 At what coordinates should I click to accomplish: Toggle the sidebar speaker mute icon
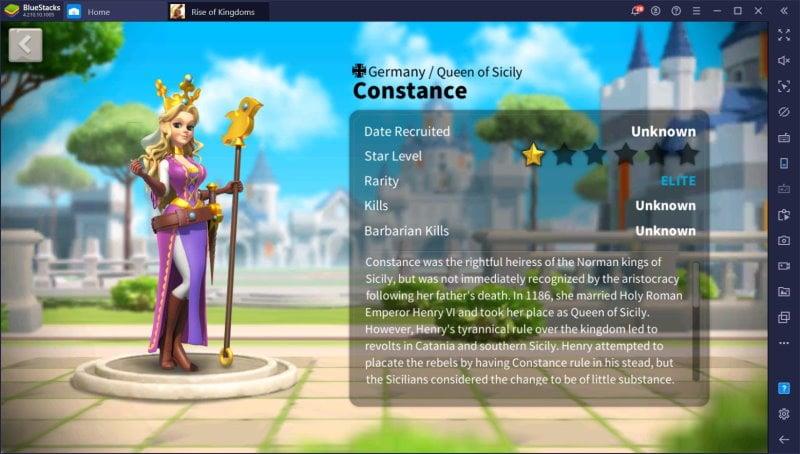[x=784, y=60]
